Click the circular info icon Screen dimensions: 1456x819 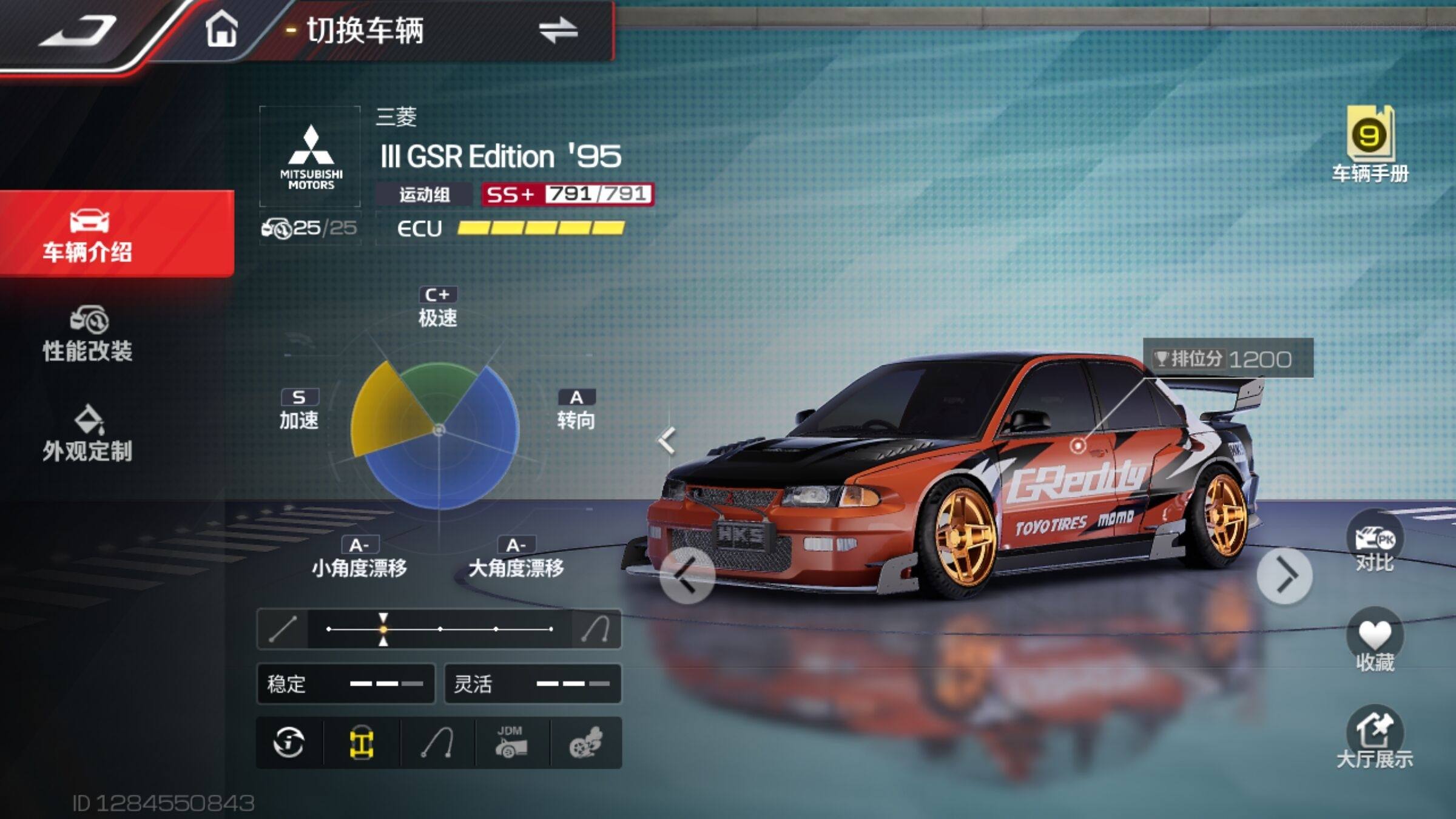[289, 743]
